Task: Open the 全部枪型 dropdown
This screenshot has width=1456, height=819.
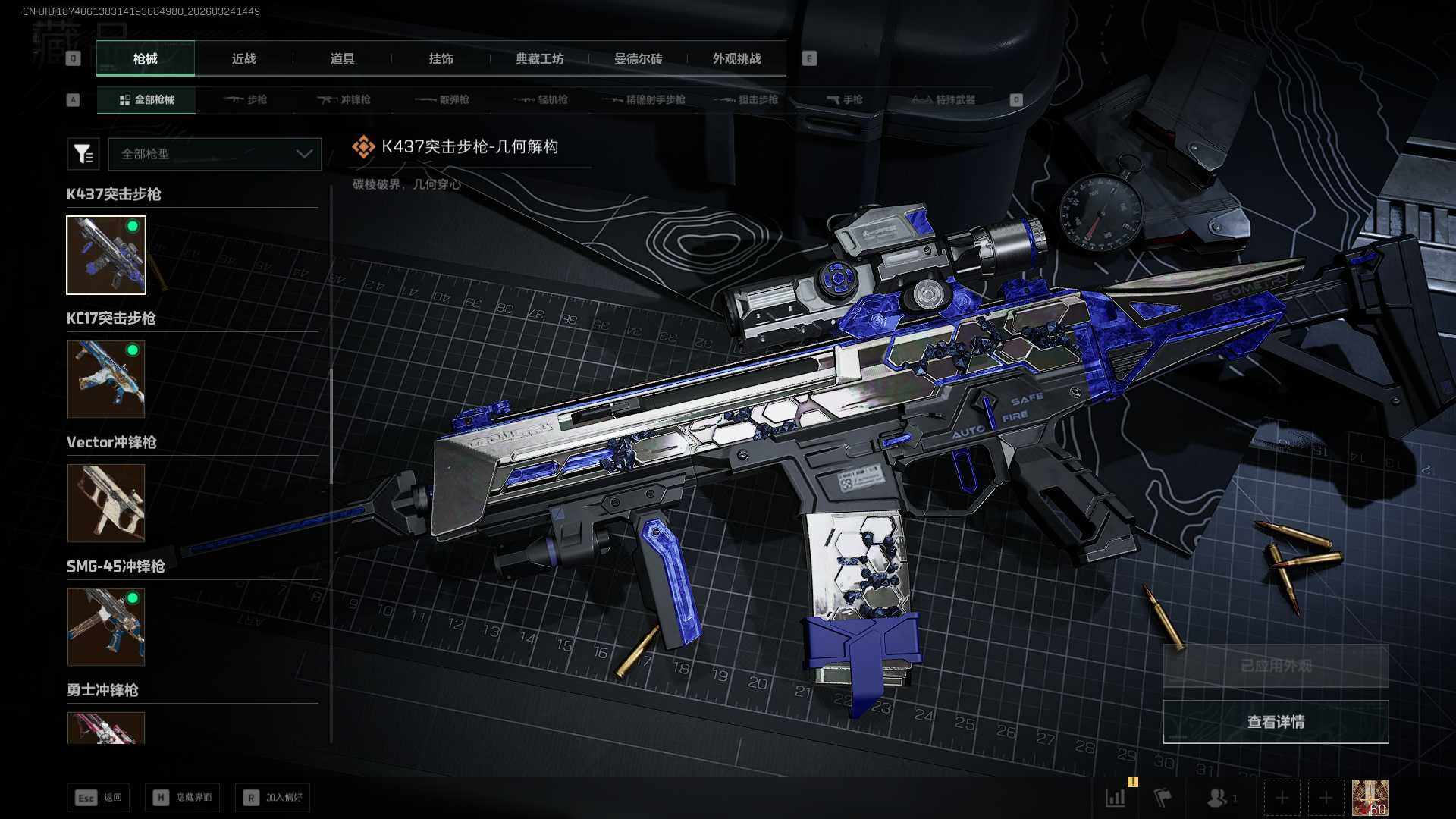Action: click(x=215, y=154)
